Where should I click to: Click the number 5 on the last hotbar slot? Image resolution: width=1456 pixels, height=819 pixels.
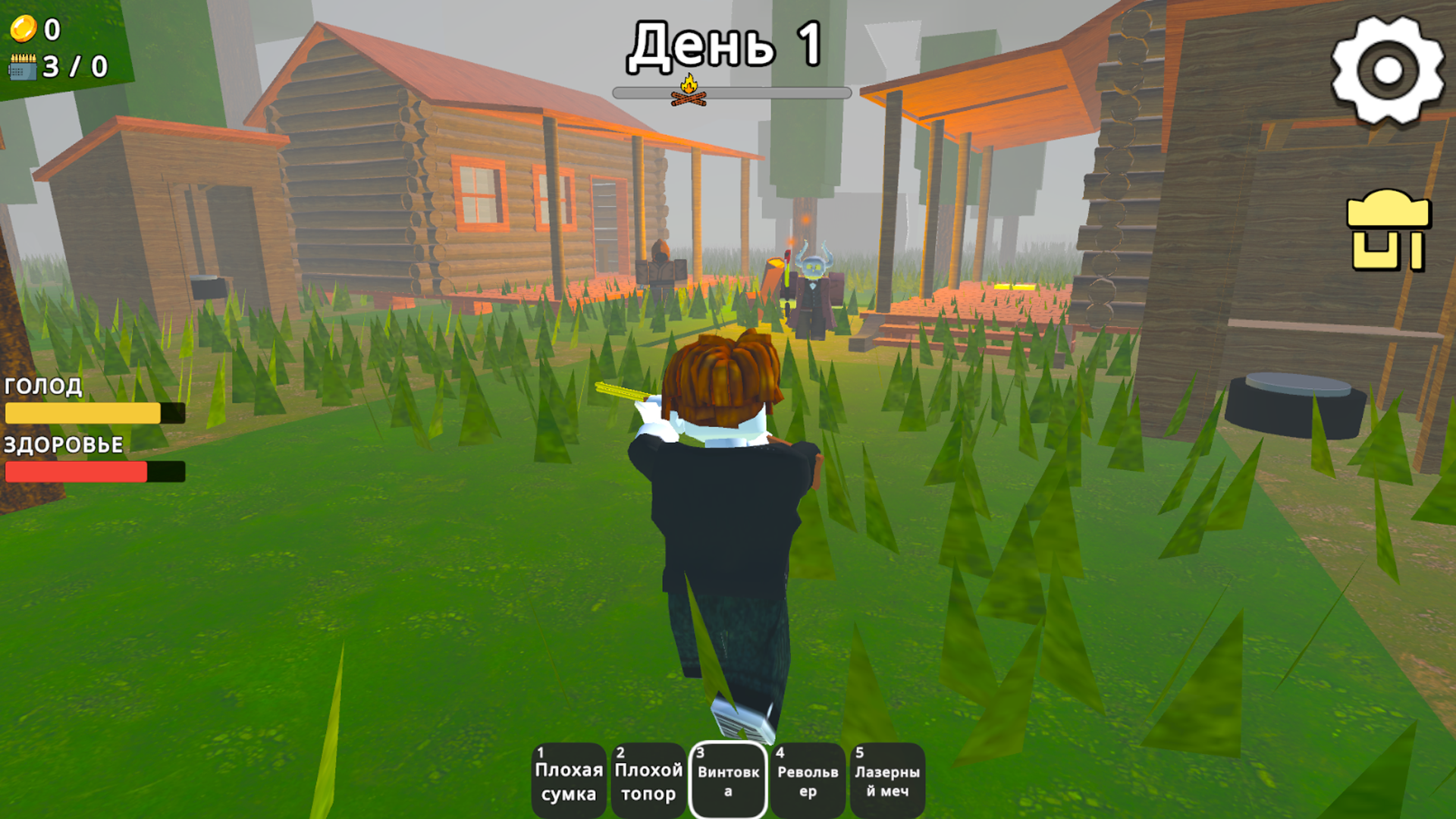click(x=859, y=754)
